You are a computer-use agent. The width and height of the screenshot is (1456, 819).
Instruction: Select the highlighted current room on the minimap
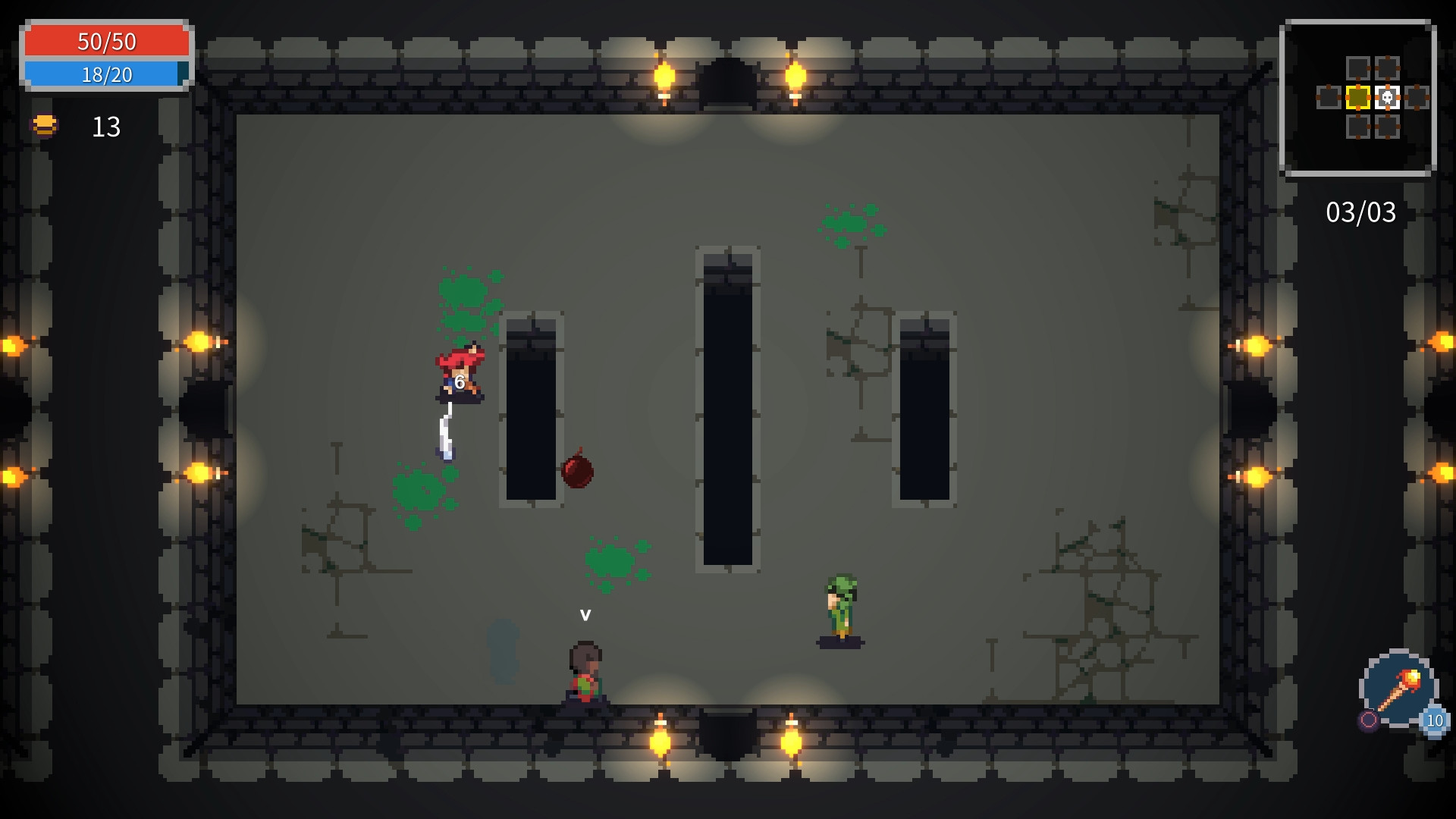click(1357, 99)
